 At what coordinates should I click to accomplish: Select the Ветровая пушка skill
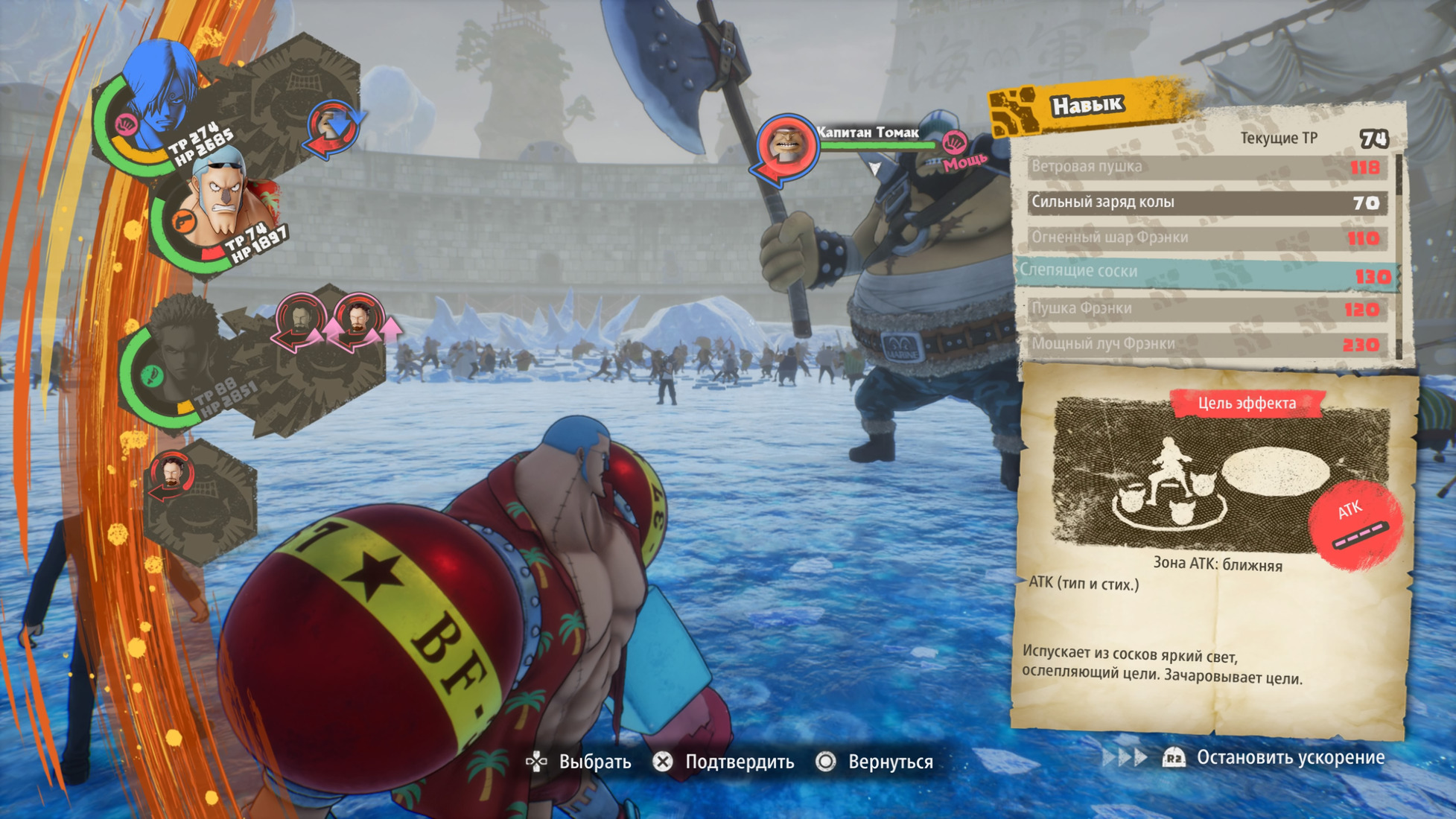pyautogui.click(x=1205, y=167)
